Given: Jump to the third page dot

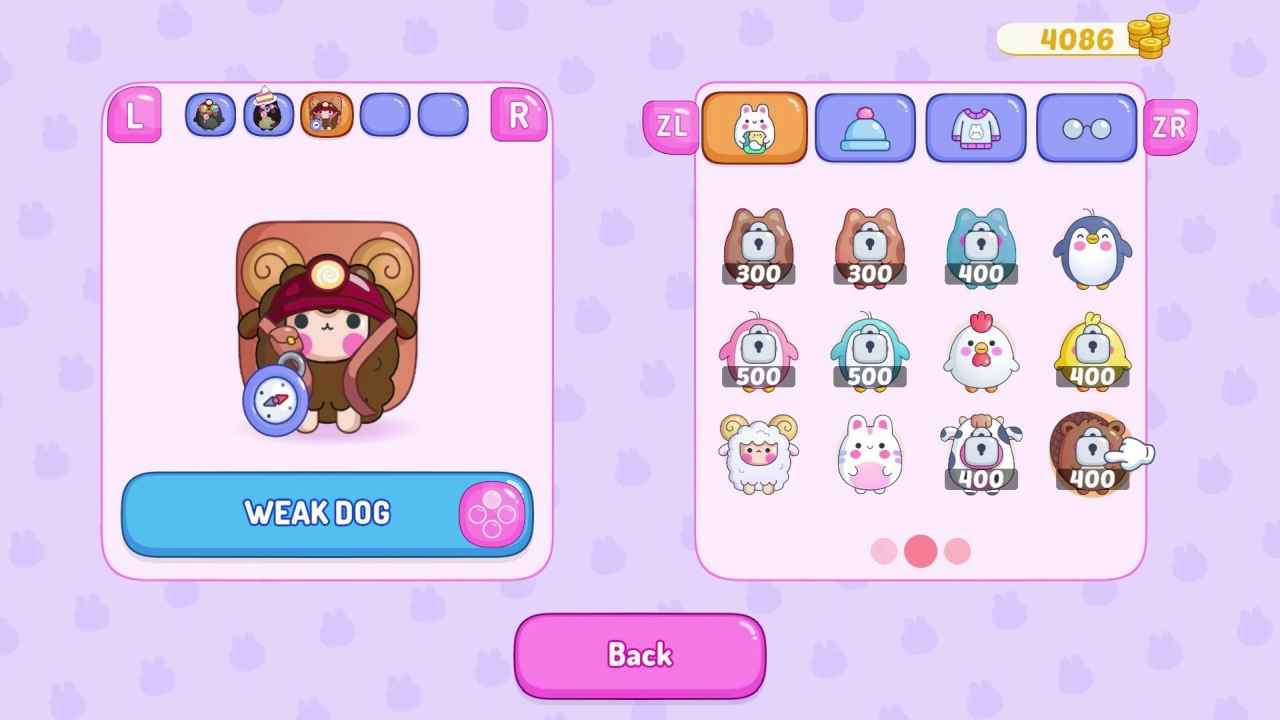Looking at the screenshot, I should click(957, 551).
